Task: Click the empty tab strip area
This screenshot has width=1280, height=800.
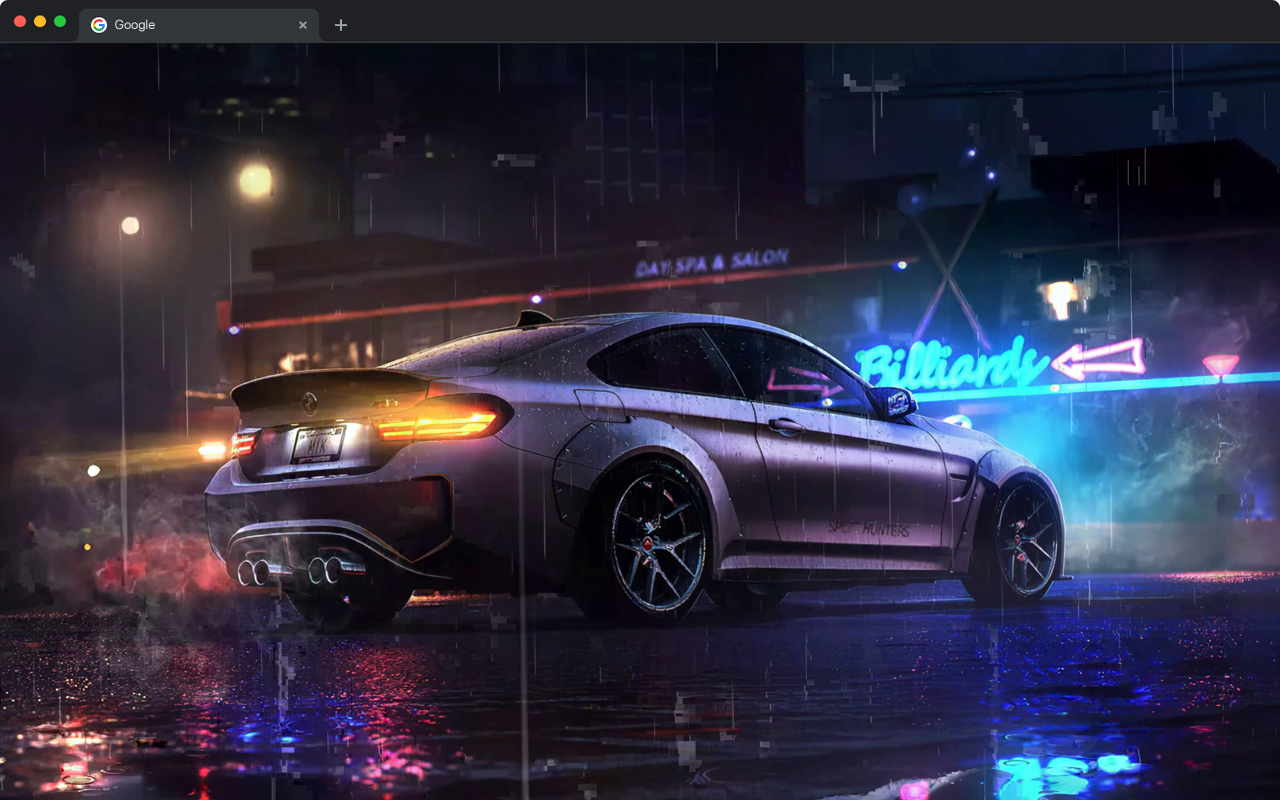Action: [700, 24]
